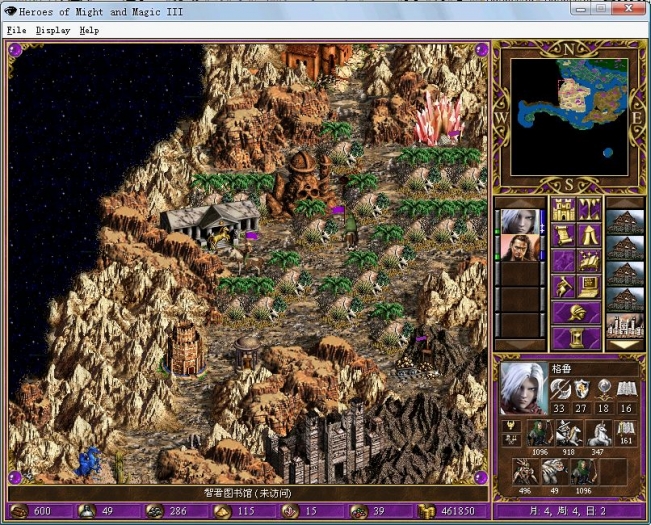
Task: Open the Kingdom Overview castle button
Action: coord(562,210)
